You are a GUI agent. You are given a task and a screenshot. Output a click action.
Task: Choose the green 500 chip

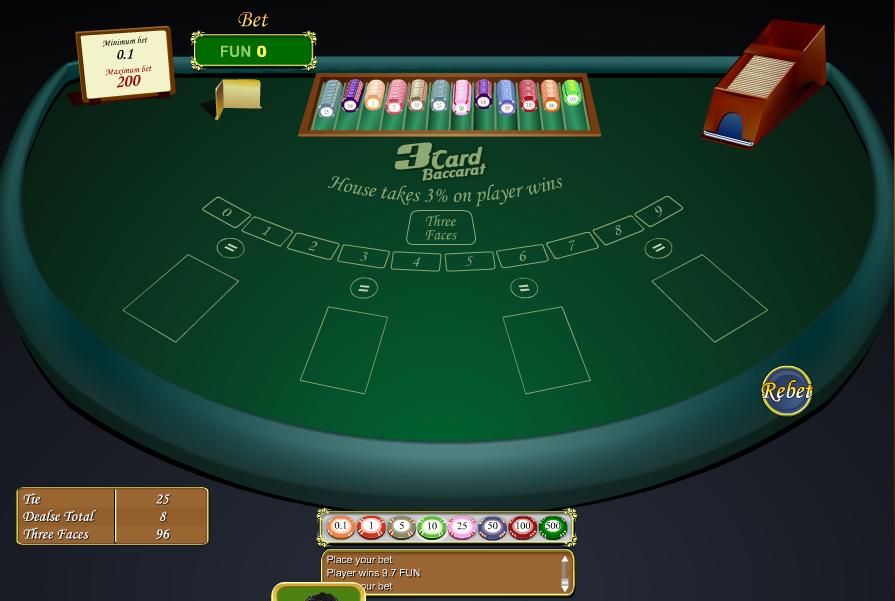pyautogui.click(x=552, y=526)
